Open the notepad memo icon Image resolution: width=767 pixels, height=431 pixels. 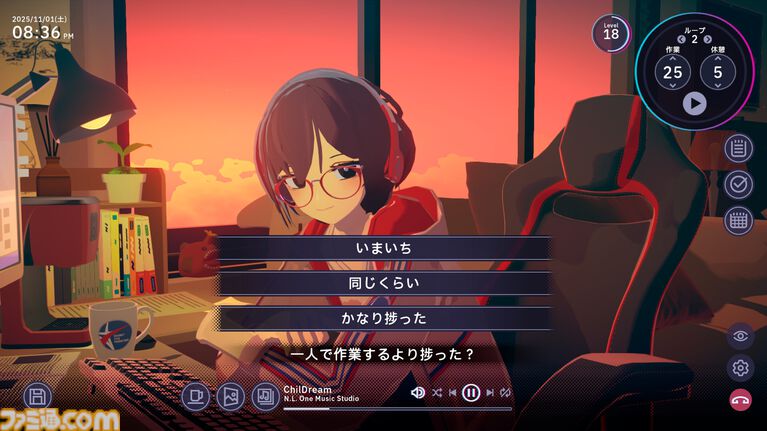point(739,149)
